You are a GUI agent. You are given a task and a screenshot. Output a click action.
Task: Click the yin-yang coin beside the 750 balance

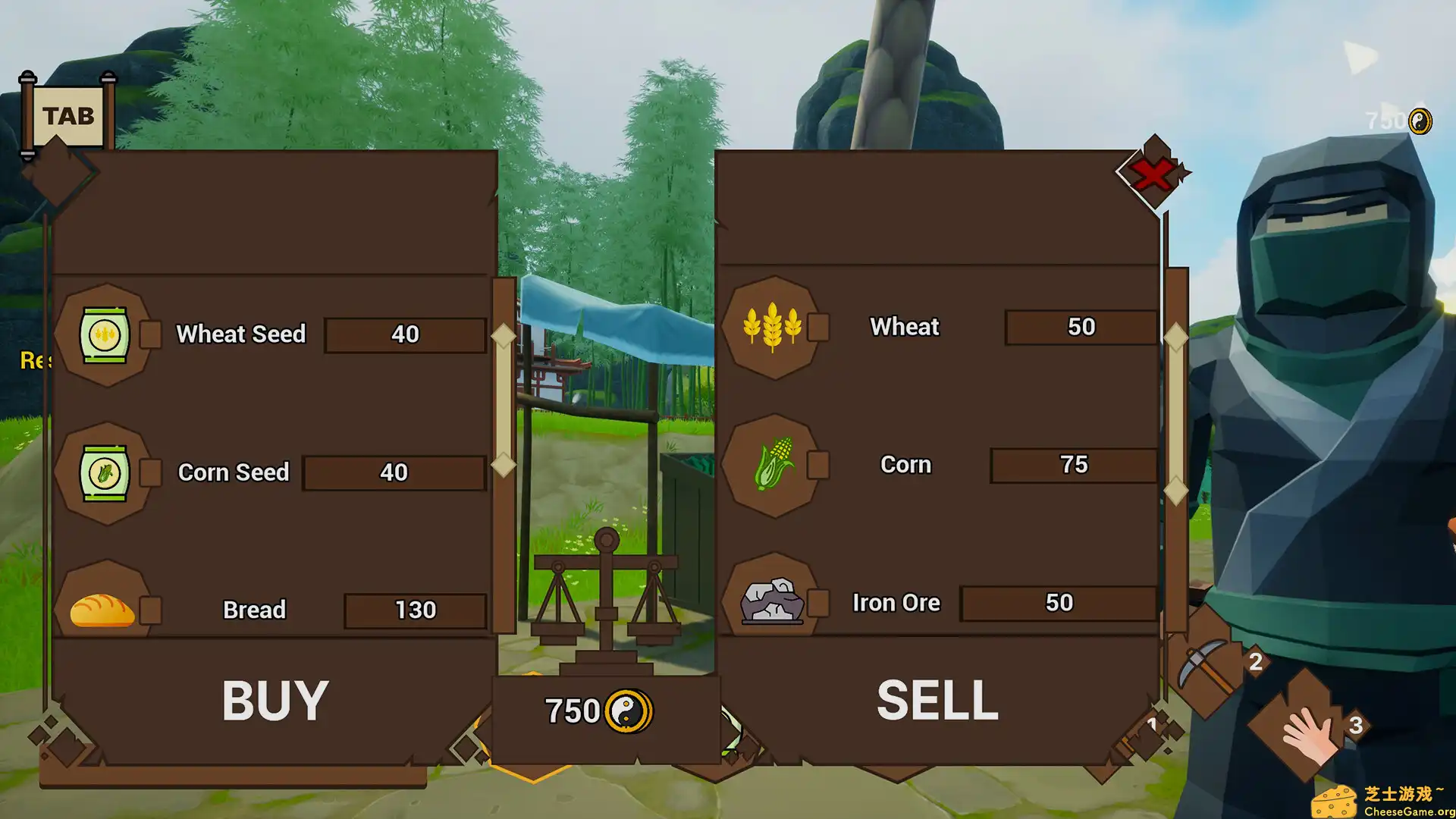tap(626, 711)
